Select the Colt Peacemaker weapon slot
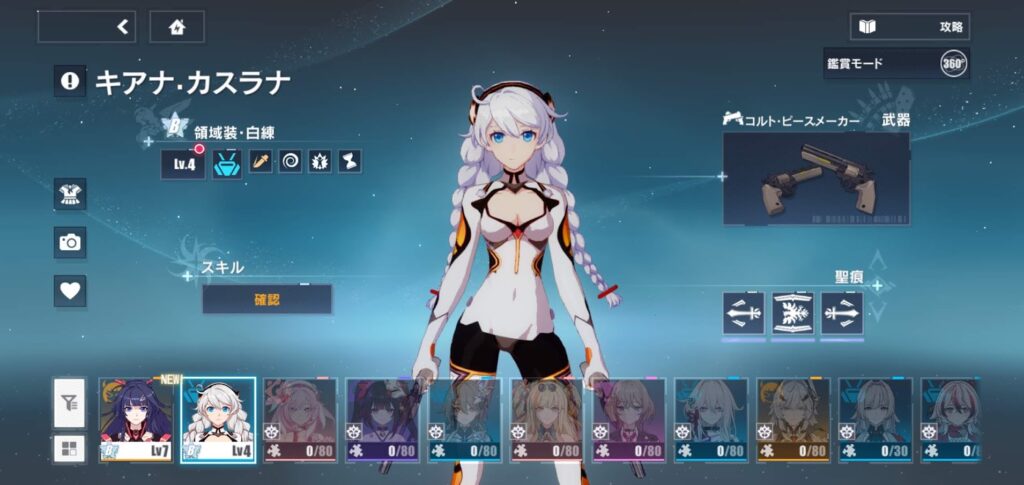Screen dimensions: 1024x485 pyautogui.click(x=816, y=178)
